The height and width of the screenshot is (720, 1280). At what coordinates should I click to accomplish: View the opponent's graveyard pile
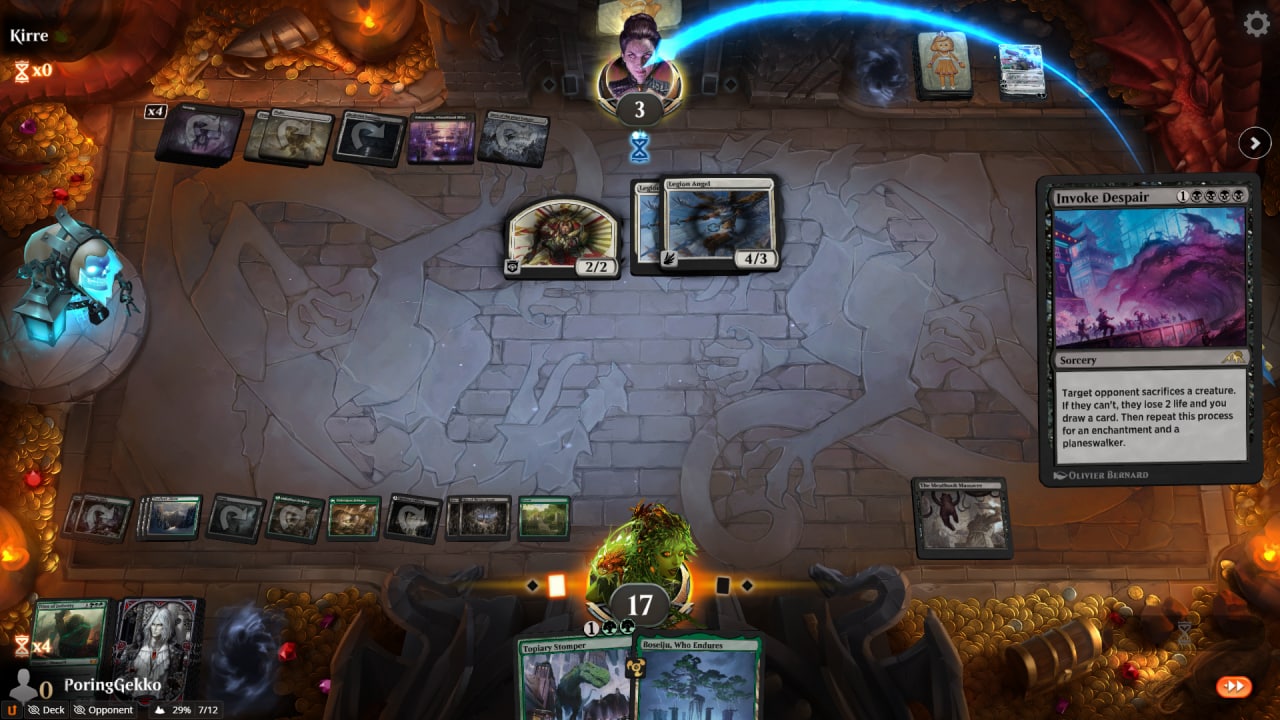(1021, 70)
